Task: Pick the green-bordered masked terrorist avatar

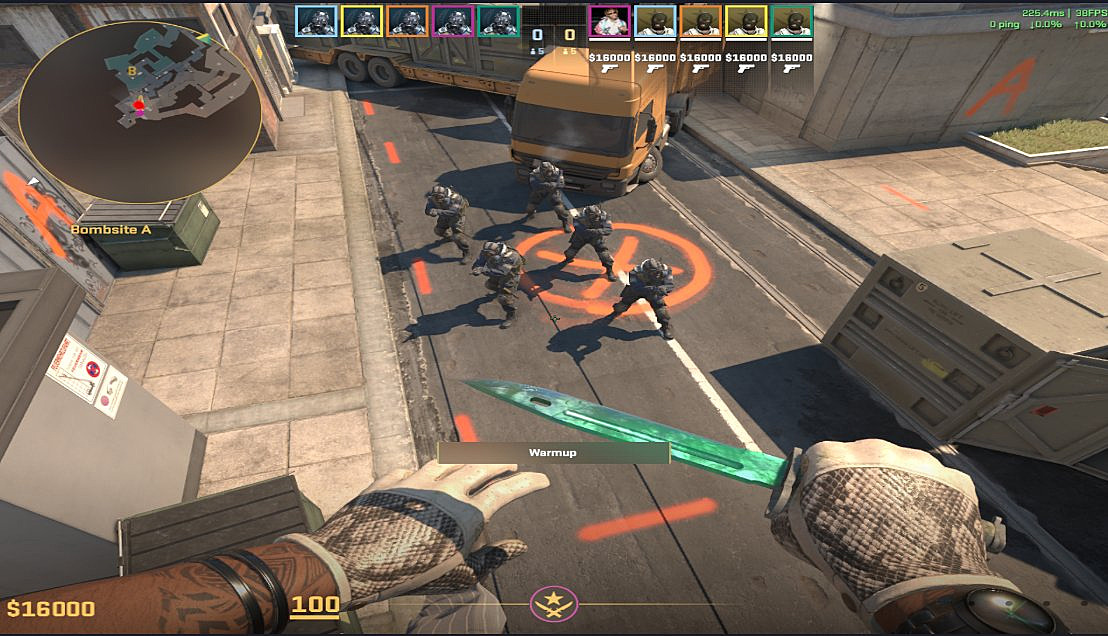Action: [792, 22]
